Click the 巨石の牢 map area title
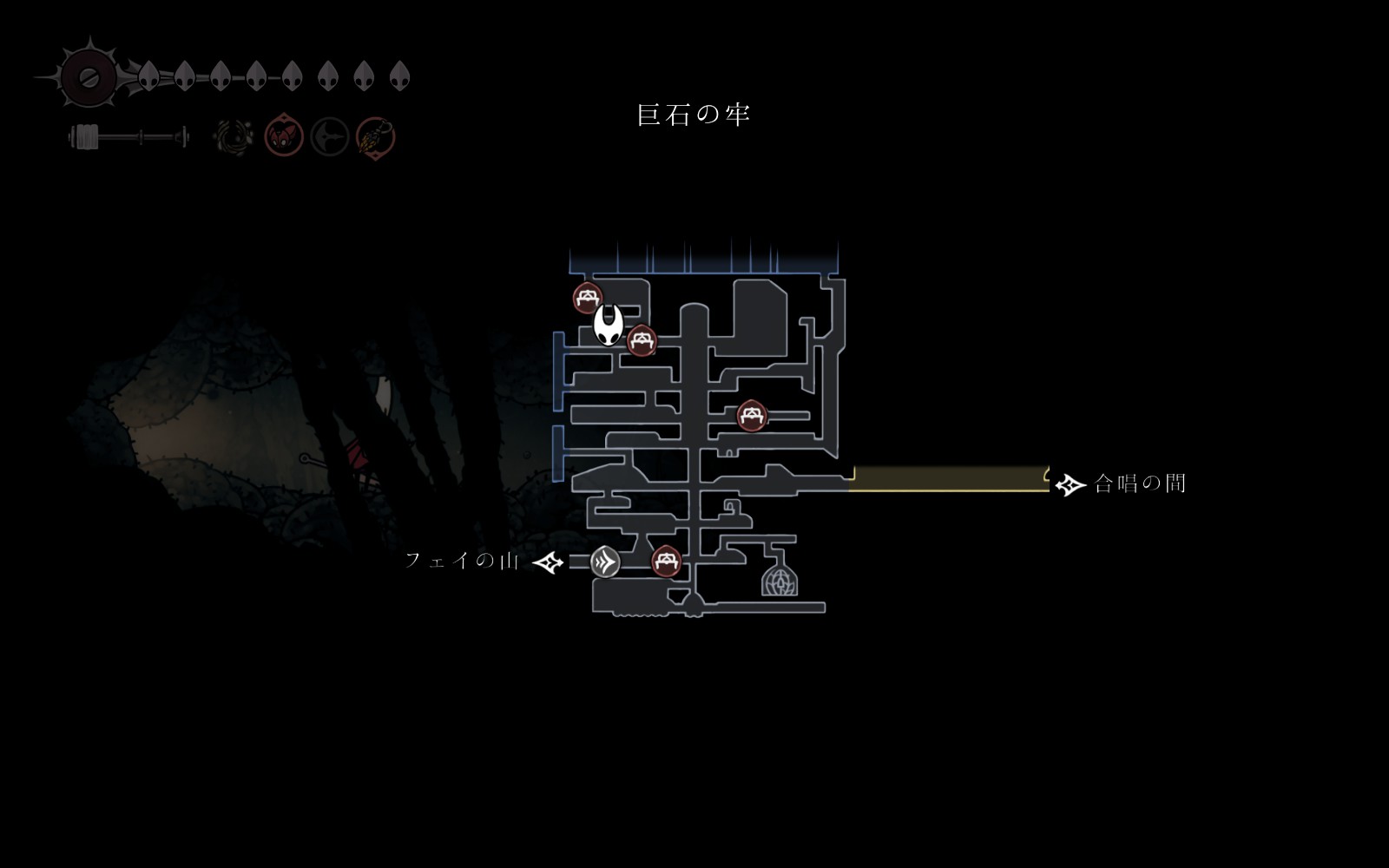1389x868 pixels. 693,115
